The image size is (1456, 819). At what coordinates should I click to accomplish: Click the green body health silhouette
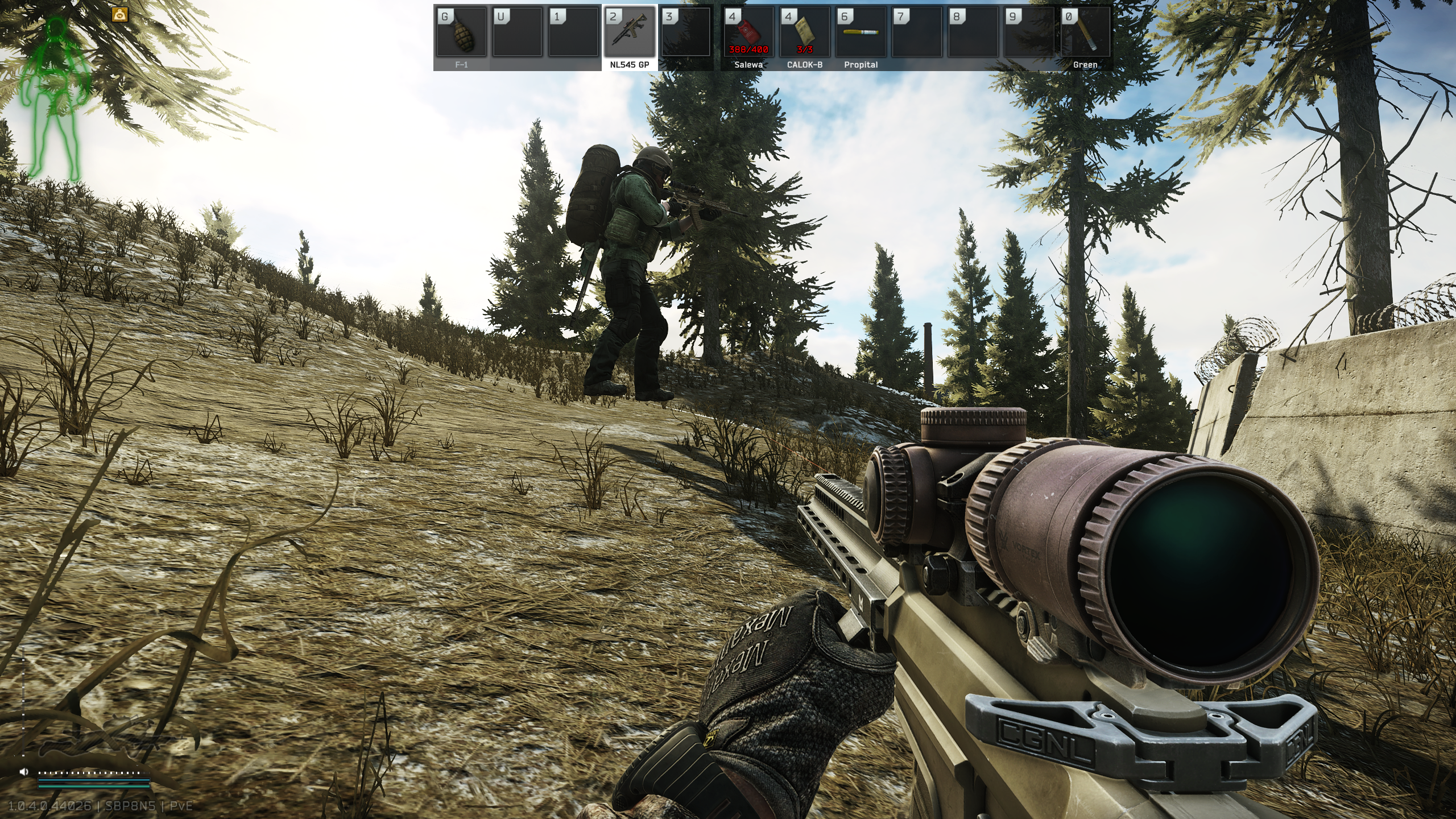pos(56,97)
